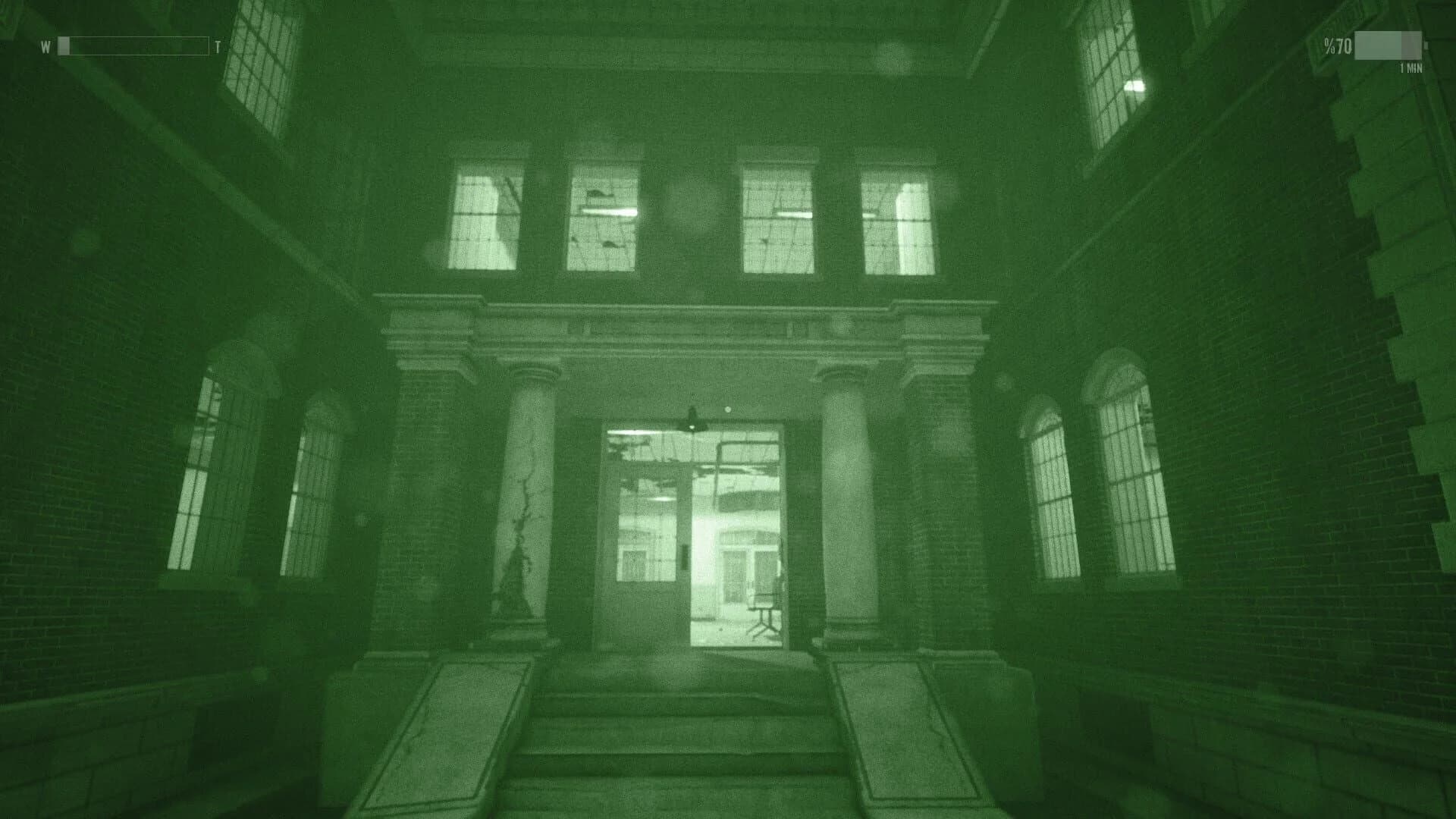
Task: Click the W indicator letter
Action: (x=45, y=47)
